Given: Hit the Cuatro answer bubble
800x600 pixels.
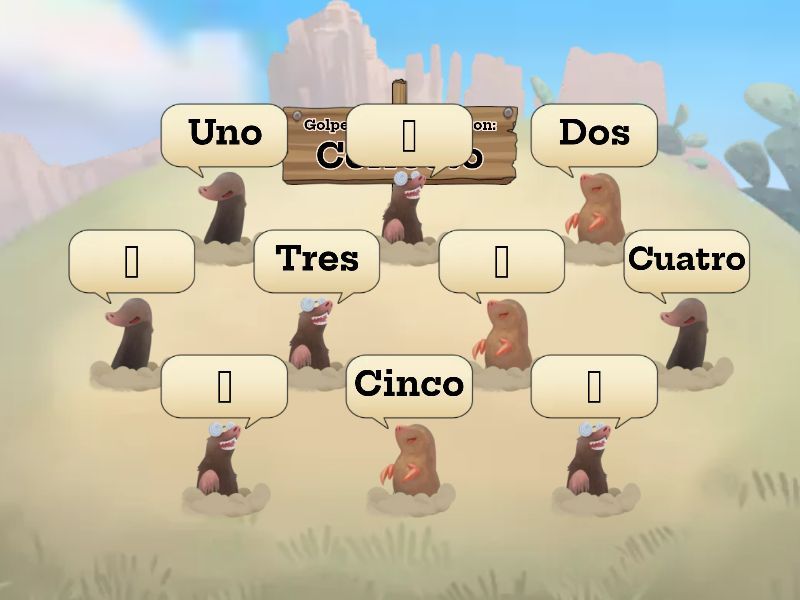Looking at the screenshot, I should tap(686, 259).
